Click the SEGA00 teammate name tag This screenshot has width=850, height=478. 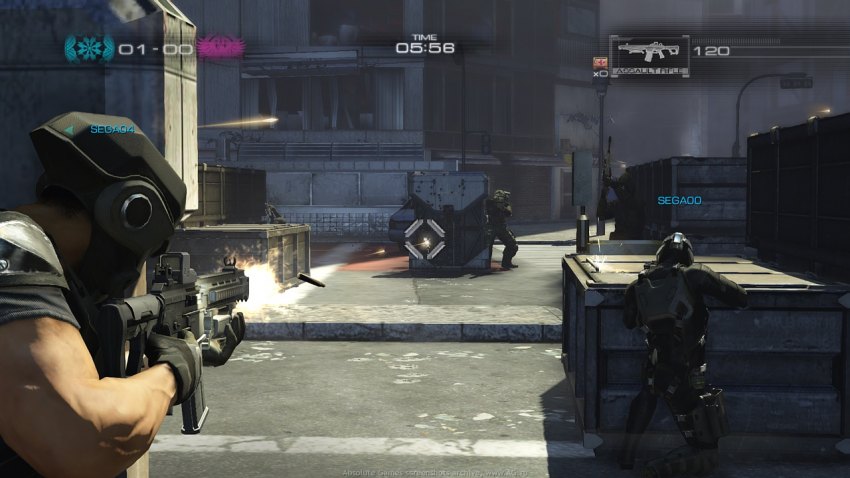679,201
